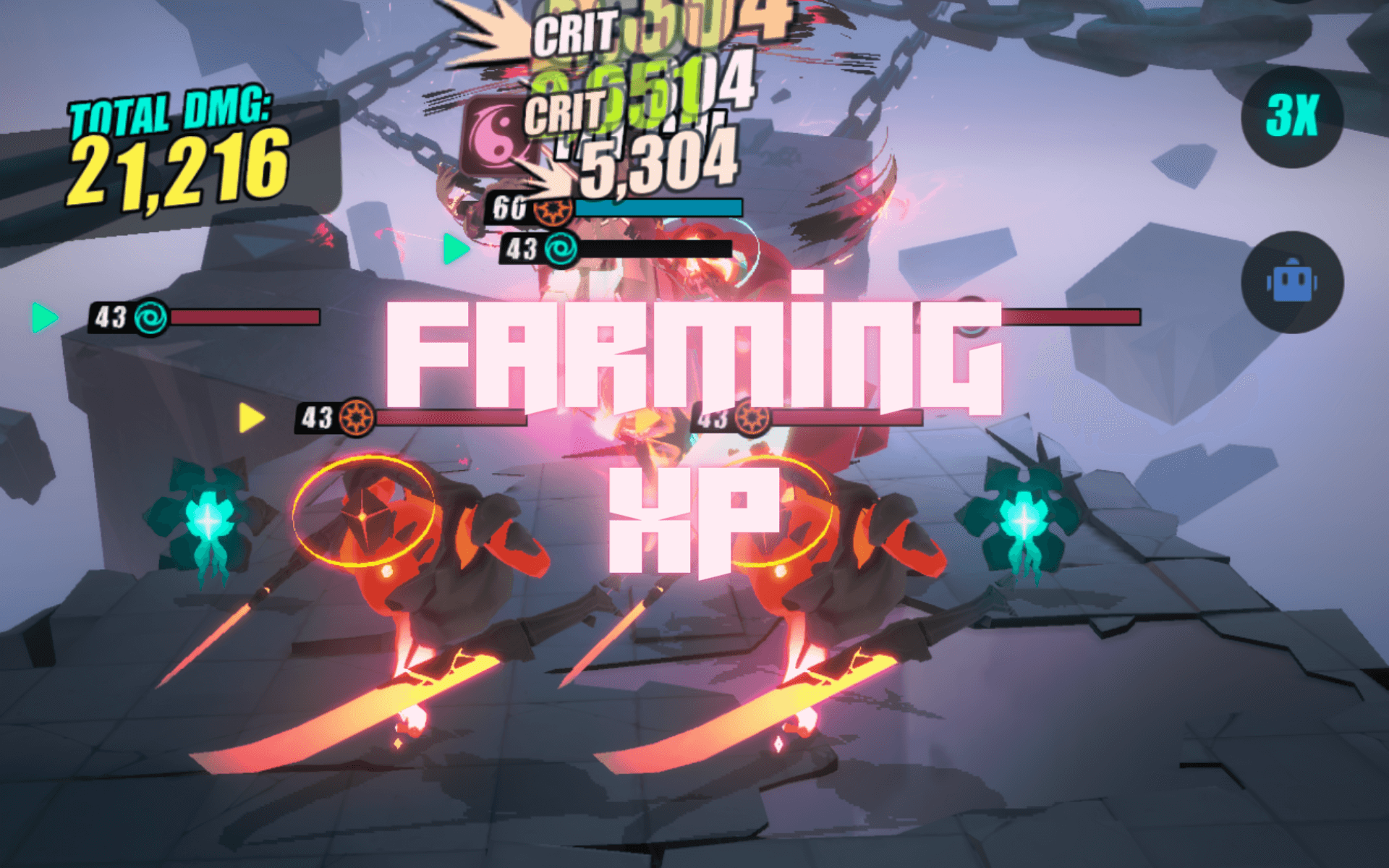Click the teal boss health bar
This screenshot has width=1389, height=868.
coord(658,208)
